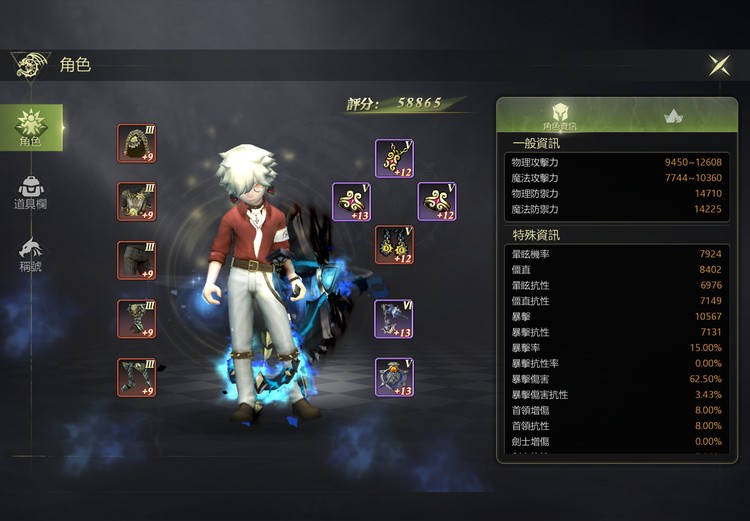This screenshot has height=521, width=750.
Task: Close the character window with the X
Action: (x=720, y=65)
